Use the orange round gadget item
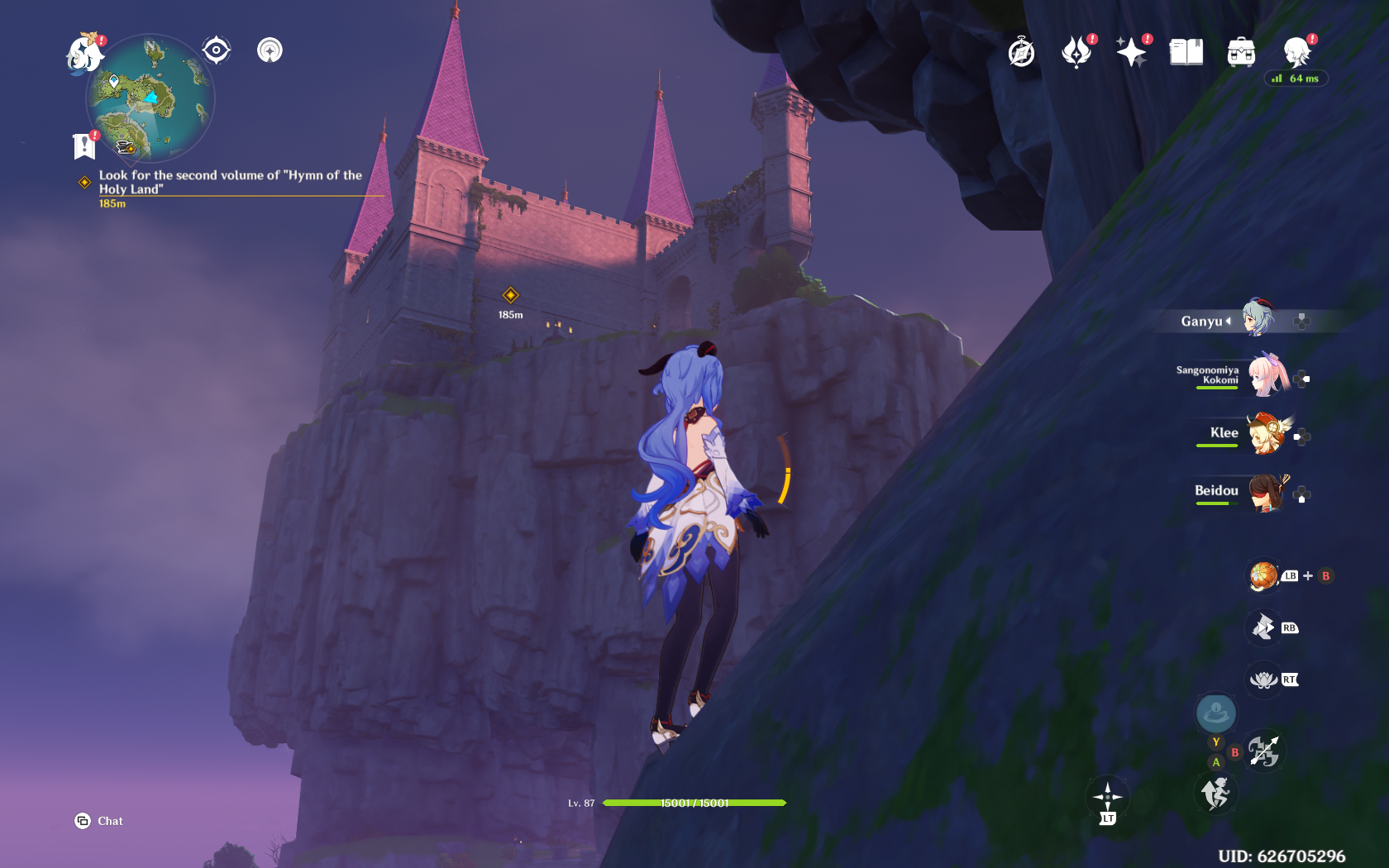This screenshot has width=1389, height=868. coord(1263,576)
